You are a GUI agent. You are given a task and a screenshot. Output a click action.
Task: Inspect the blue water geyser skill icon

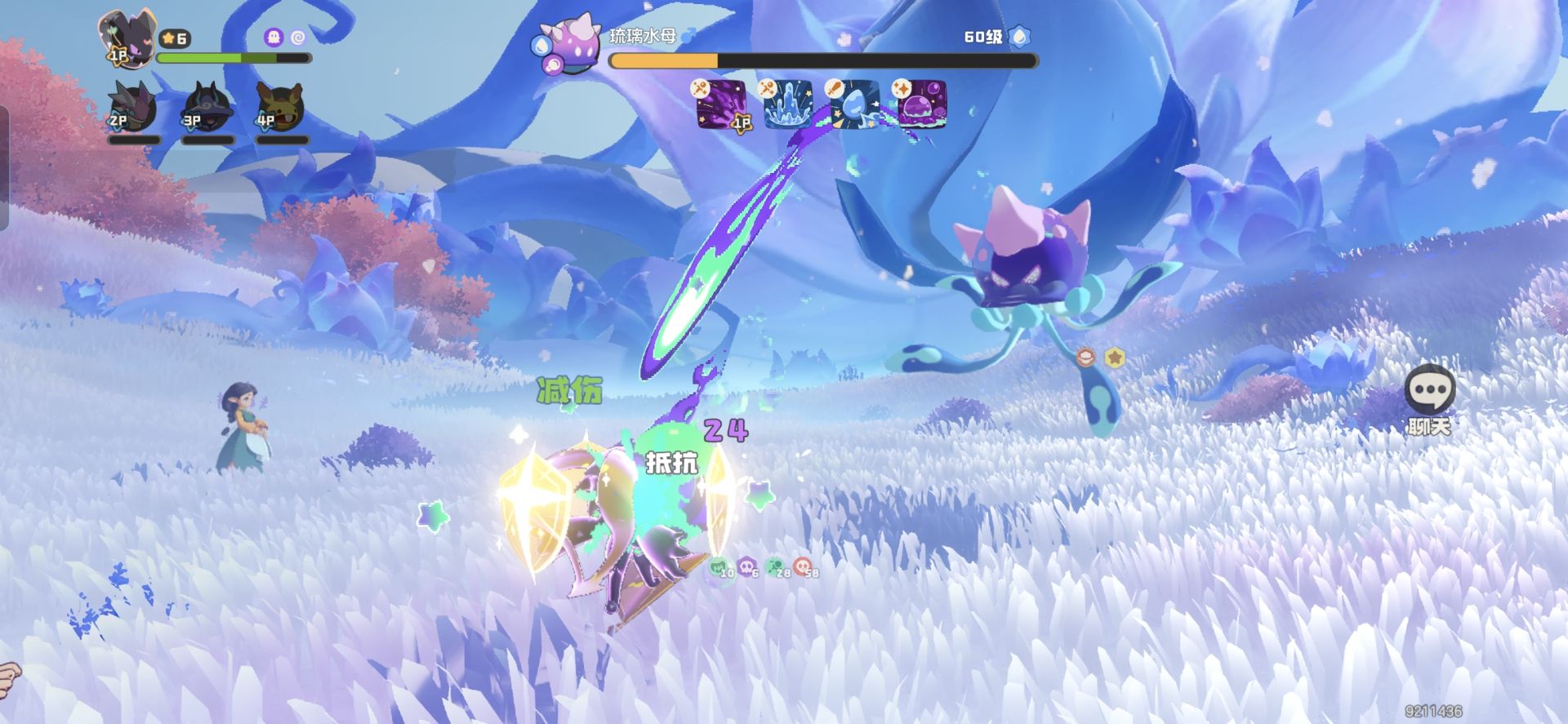[788, 104]
